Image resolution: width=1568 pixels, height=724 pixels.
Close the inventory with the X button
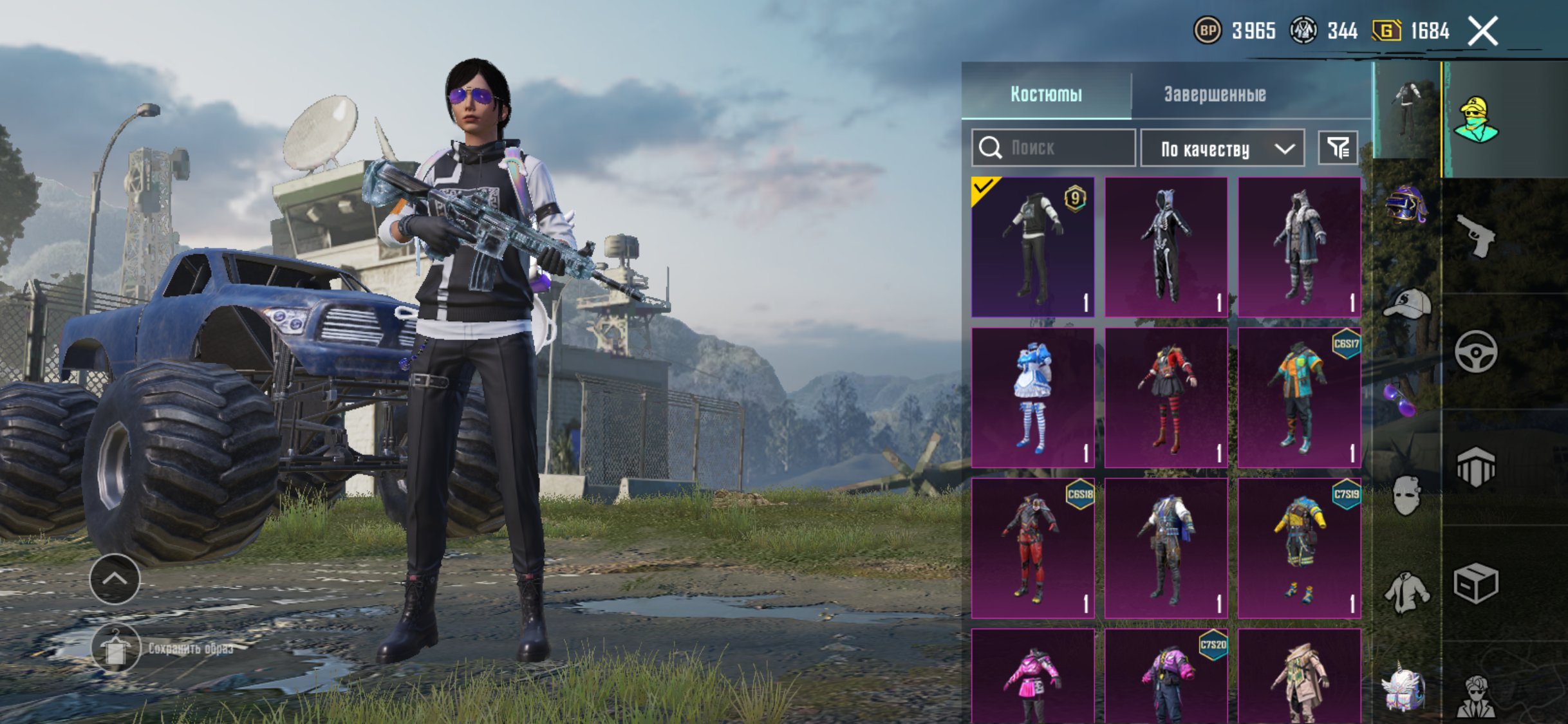pos(1482,31)
